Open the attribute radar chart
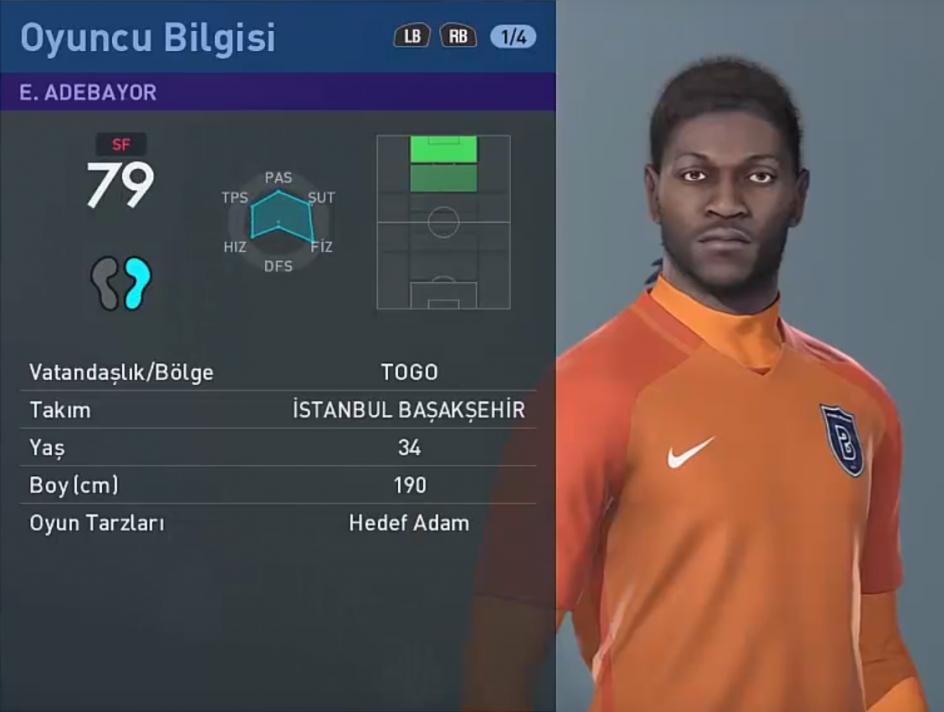This screenshot has height=712, width=944. (279, 222)
